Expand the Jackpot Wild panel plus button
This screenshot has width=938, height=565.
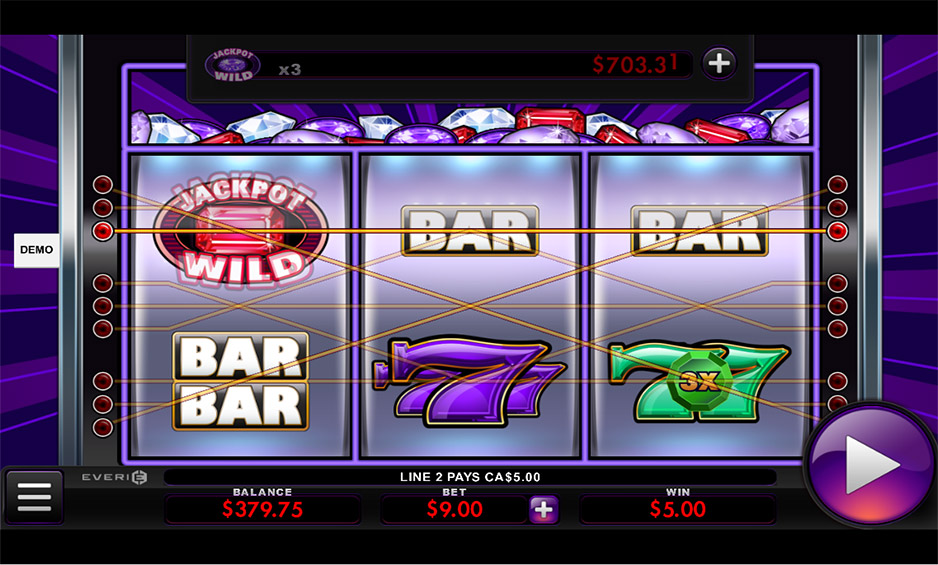[718, 64]
